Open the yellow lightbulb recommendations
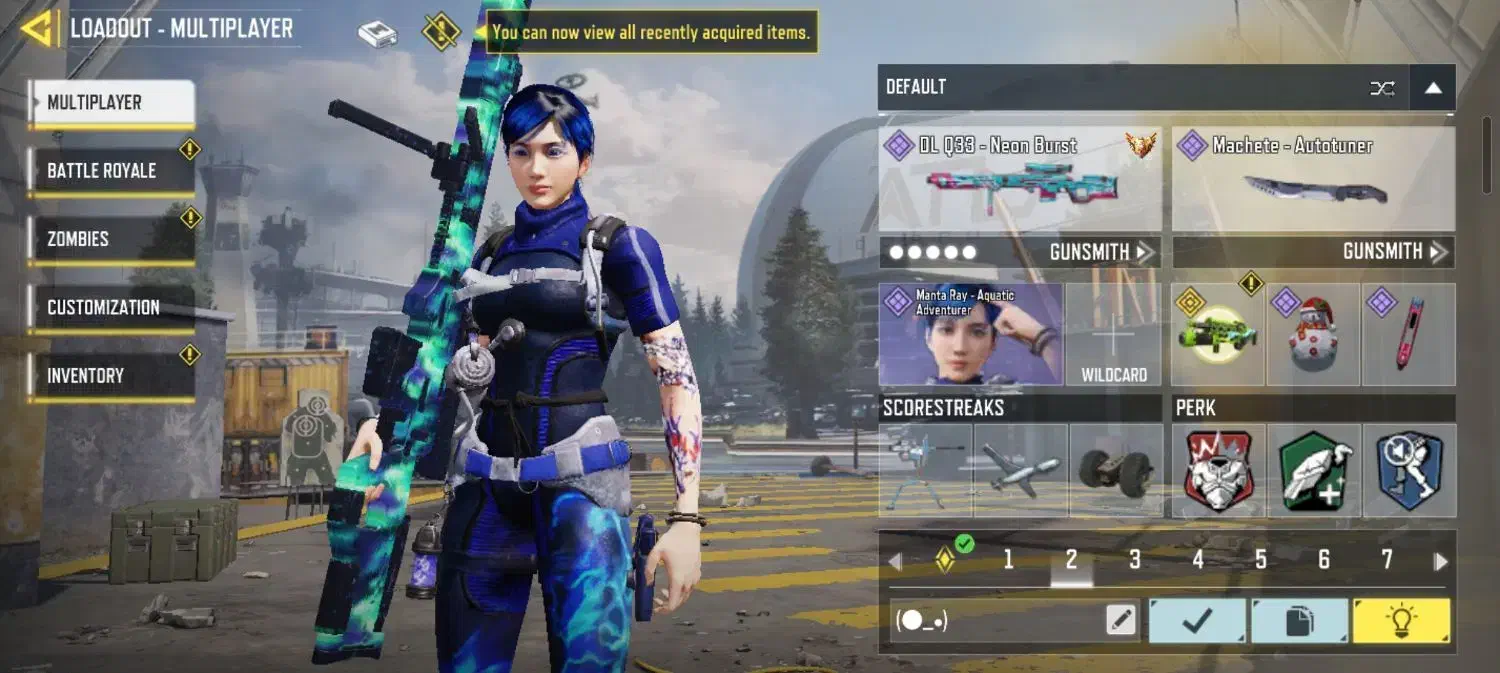Viewport: 1500px width, 673px height. pyautogui.click(x=1401, y=621)
